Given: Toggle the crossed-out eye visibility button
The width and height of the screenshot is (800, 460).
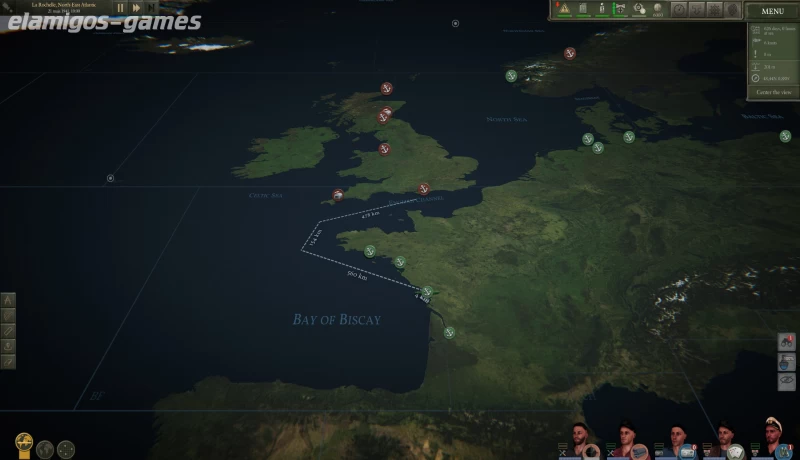Looking at the screenshot, I should point(786,380).
